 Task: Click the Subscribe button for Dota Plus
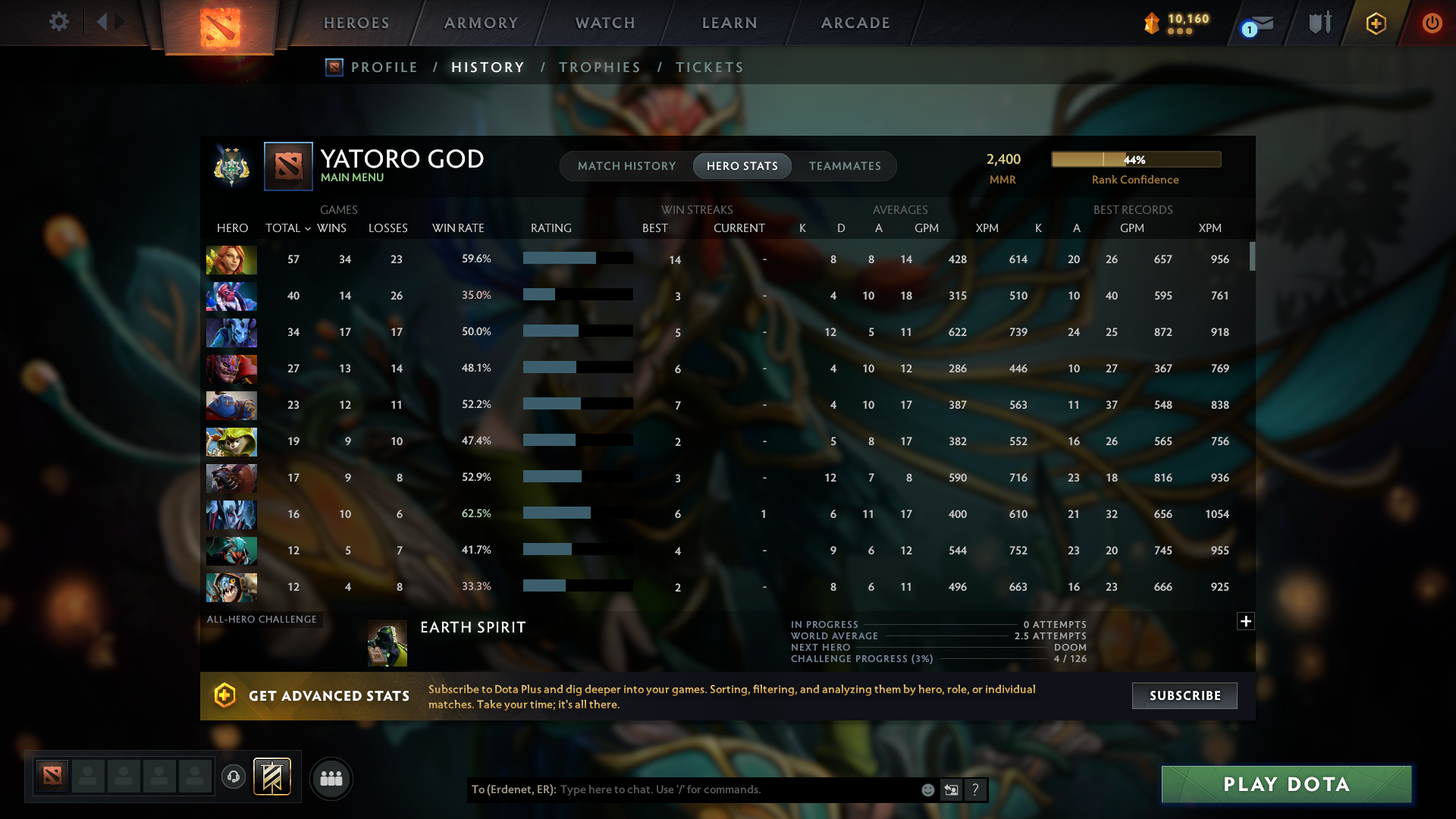pyautogui.click(x=1184, y=695)
